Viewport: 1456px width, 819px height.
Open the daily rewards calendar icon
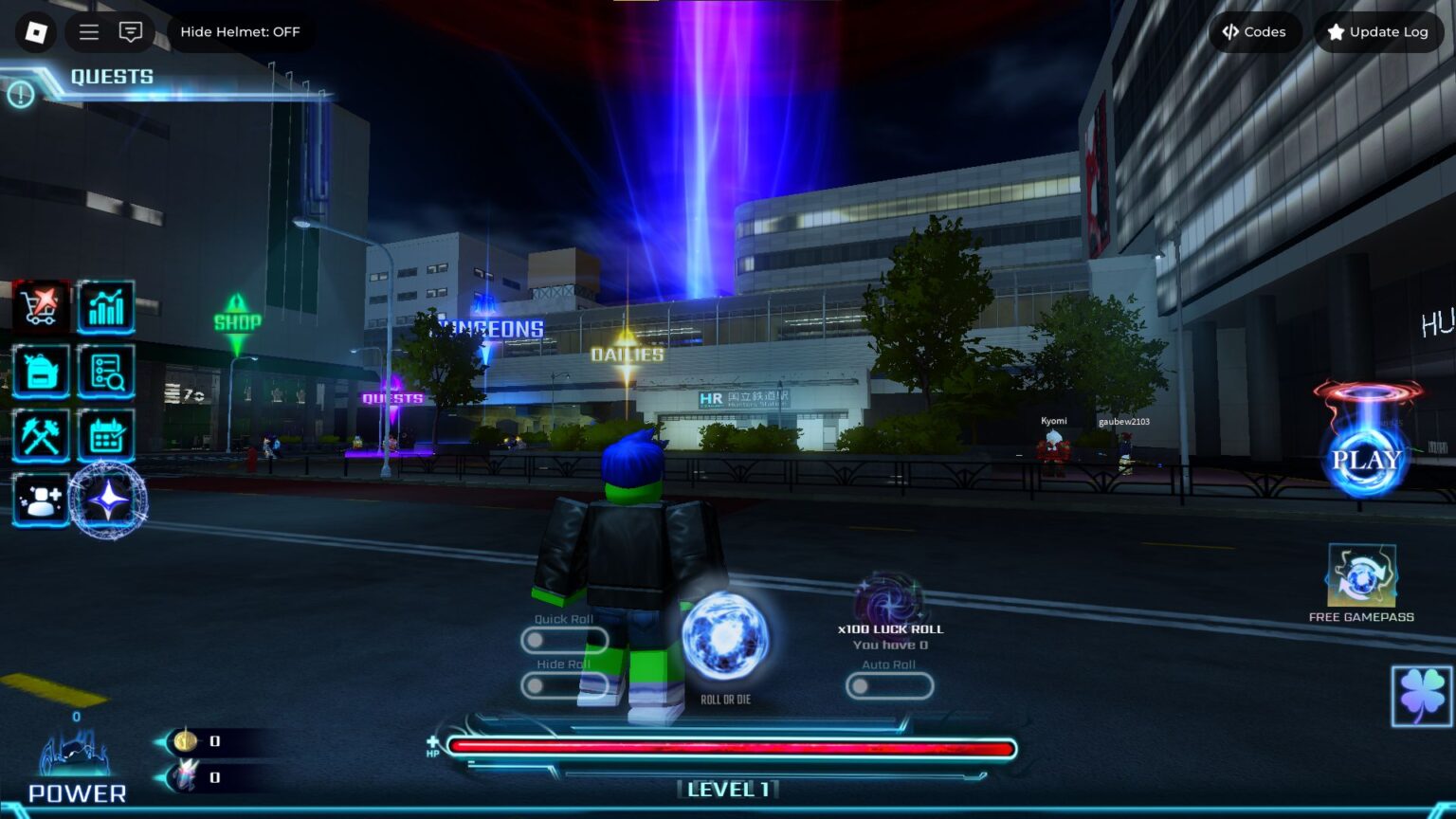click(106, 435)
